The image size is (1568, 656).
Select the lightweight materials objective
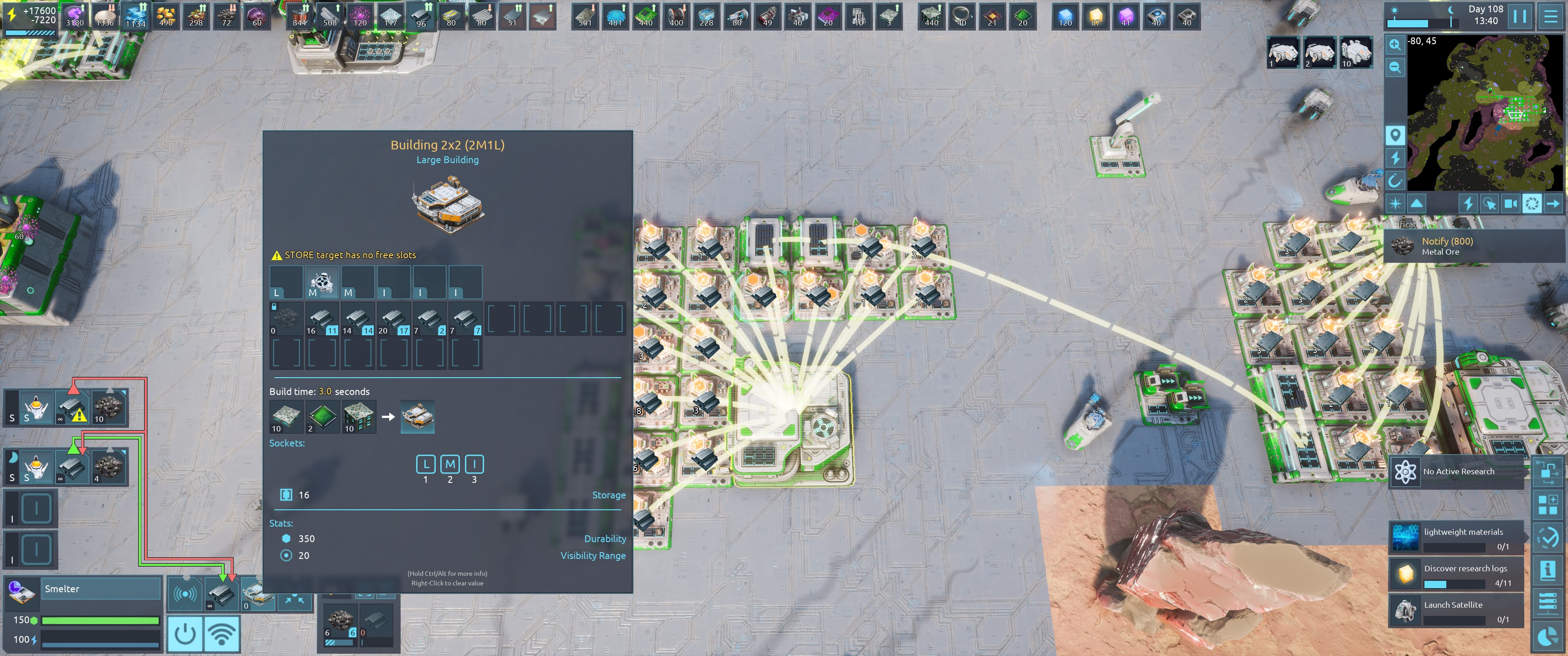coord(1457,538)
